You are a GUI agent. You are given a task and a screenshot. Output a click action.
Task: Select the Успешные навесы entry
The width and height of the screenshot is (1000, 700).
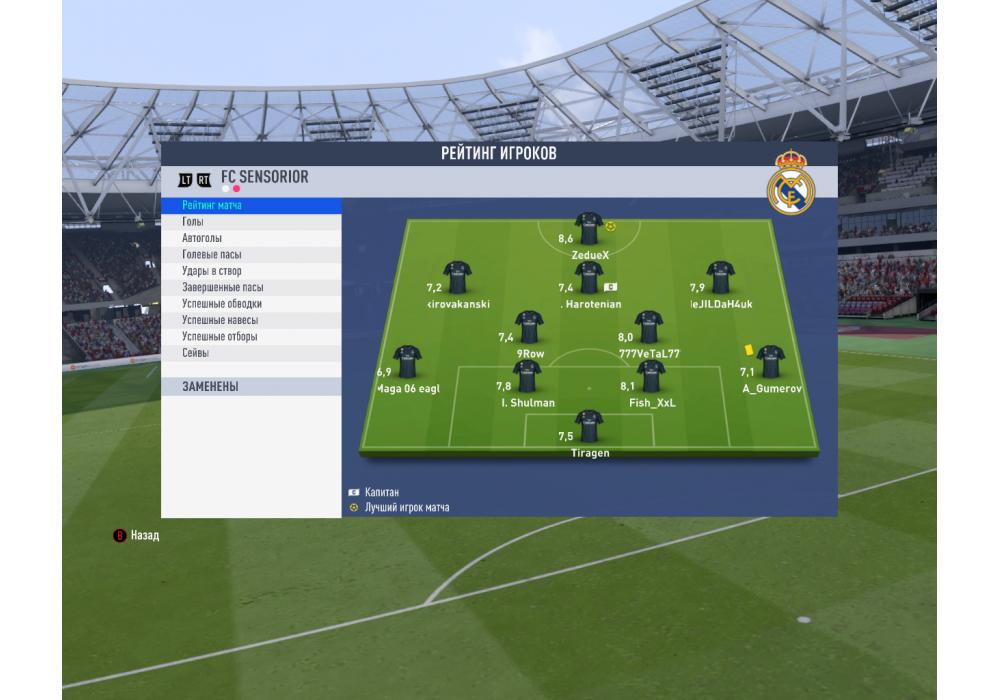[250, 320]
